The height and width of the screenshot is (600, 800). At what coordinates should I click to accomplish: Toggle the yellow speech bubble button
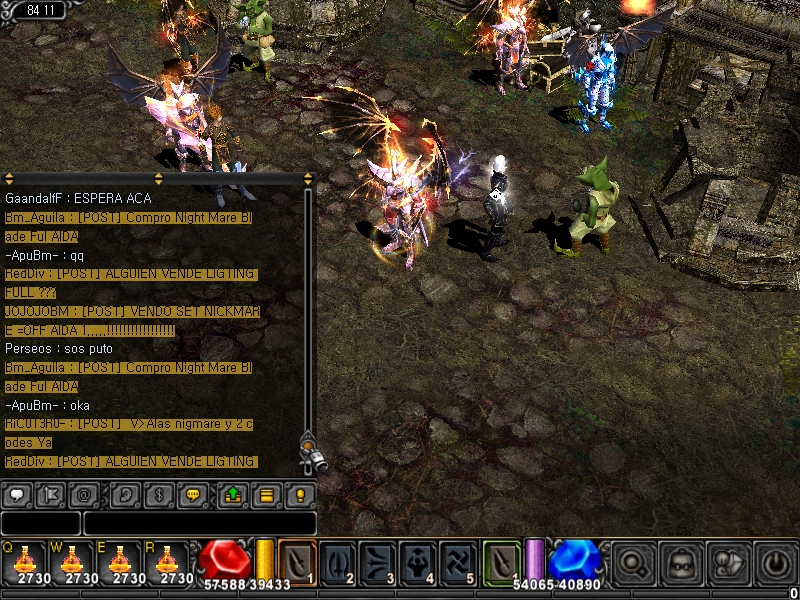(193, 494)
